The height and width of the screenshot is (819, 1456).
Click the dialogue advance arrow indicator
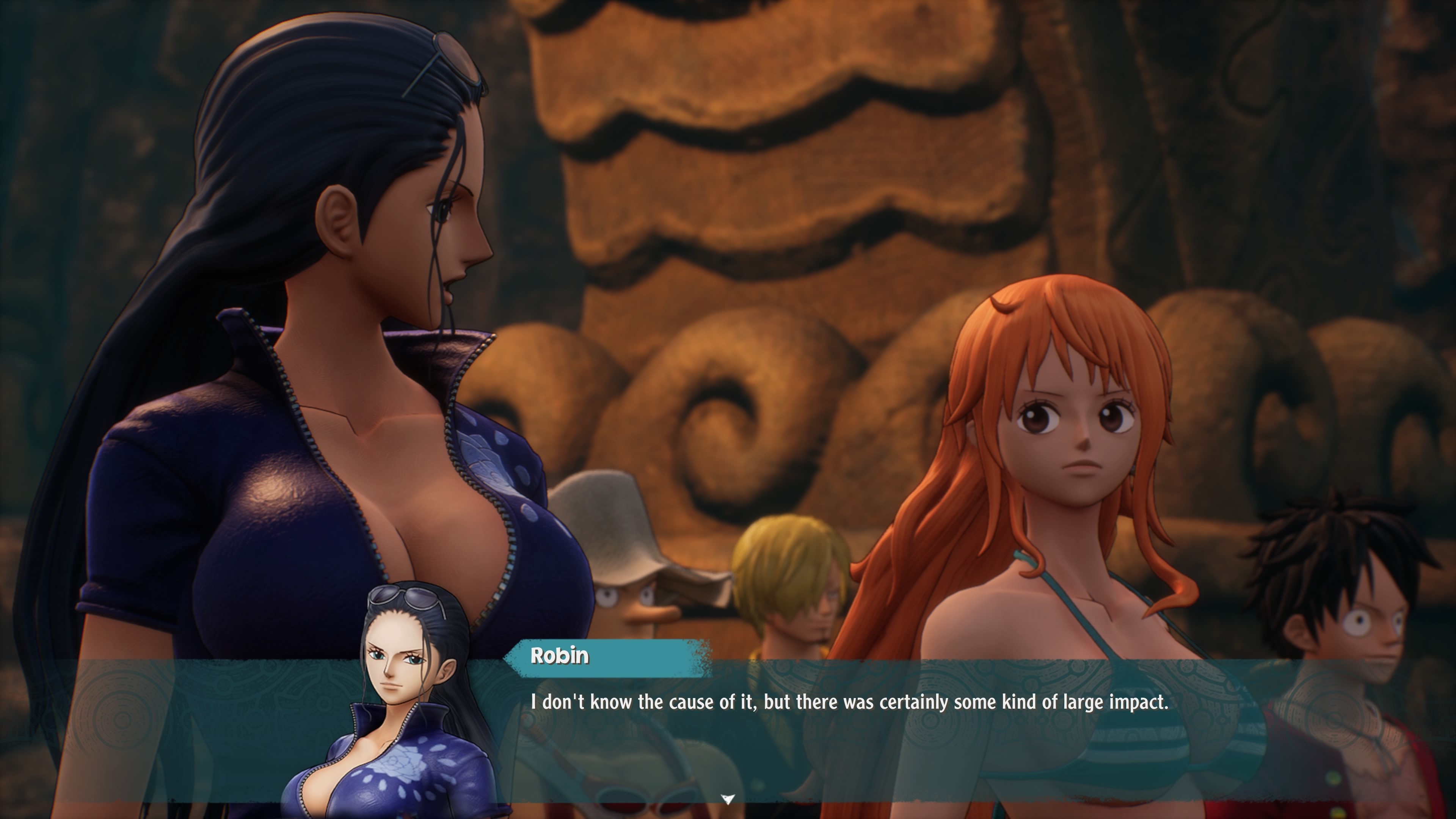coord(728,799)
